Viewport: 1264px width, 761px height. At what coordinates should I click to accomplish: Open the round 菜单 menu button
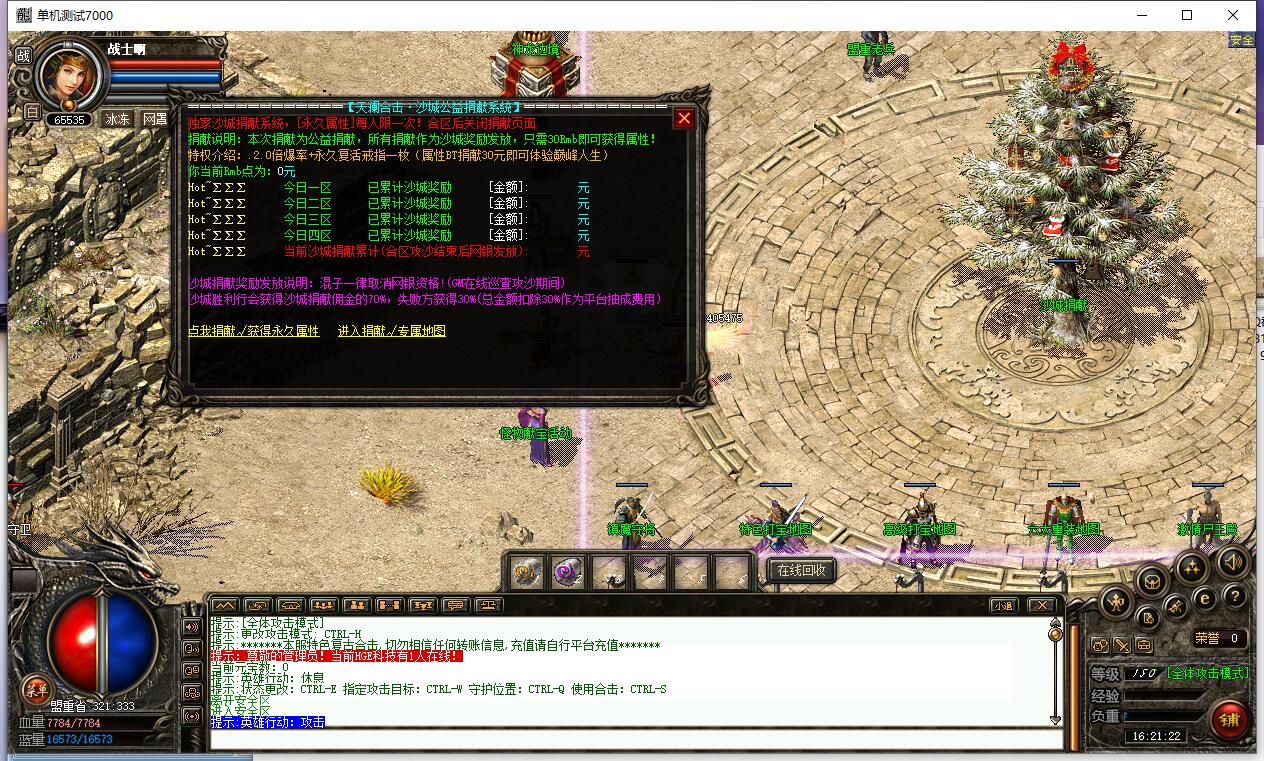coord(37,688)
